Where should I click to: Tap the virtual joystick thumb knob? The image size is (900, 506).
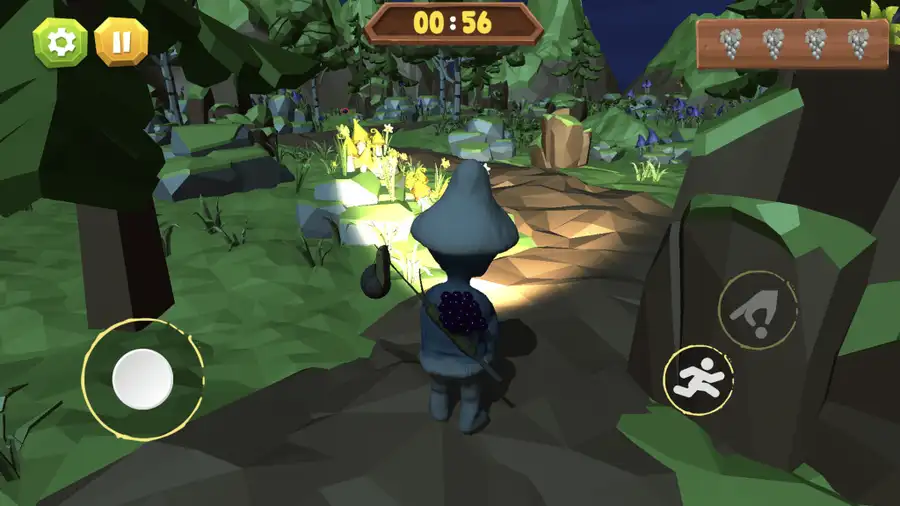click(143, 379)
